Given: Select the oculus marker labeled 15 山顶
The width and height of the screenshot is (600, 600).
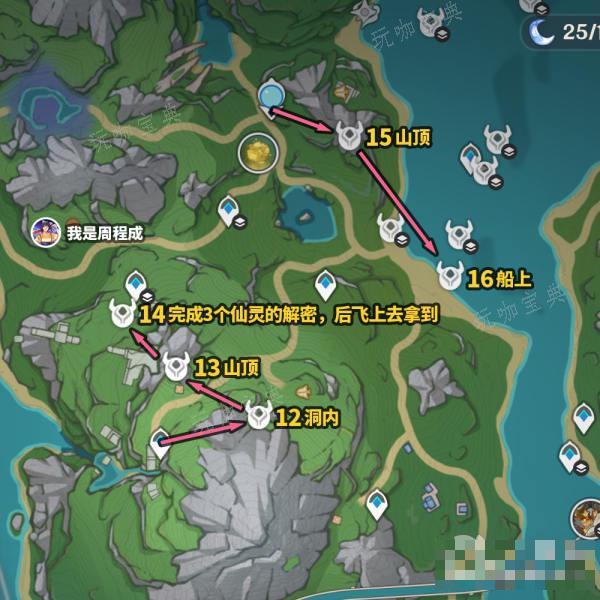Looking at the screenshot, I should click(348, 136).
